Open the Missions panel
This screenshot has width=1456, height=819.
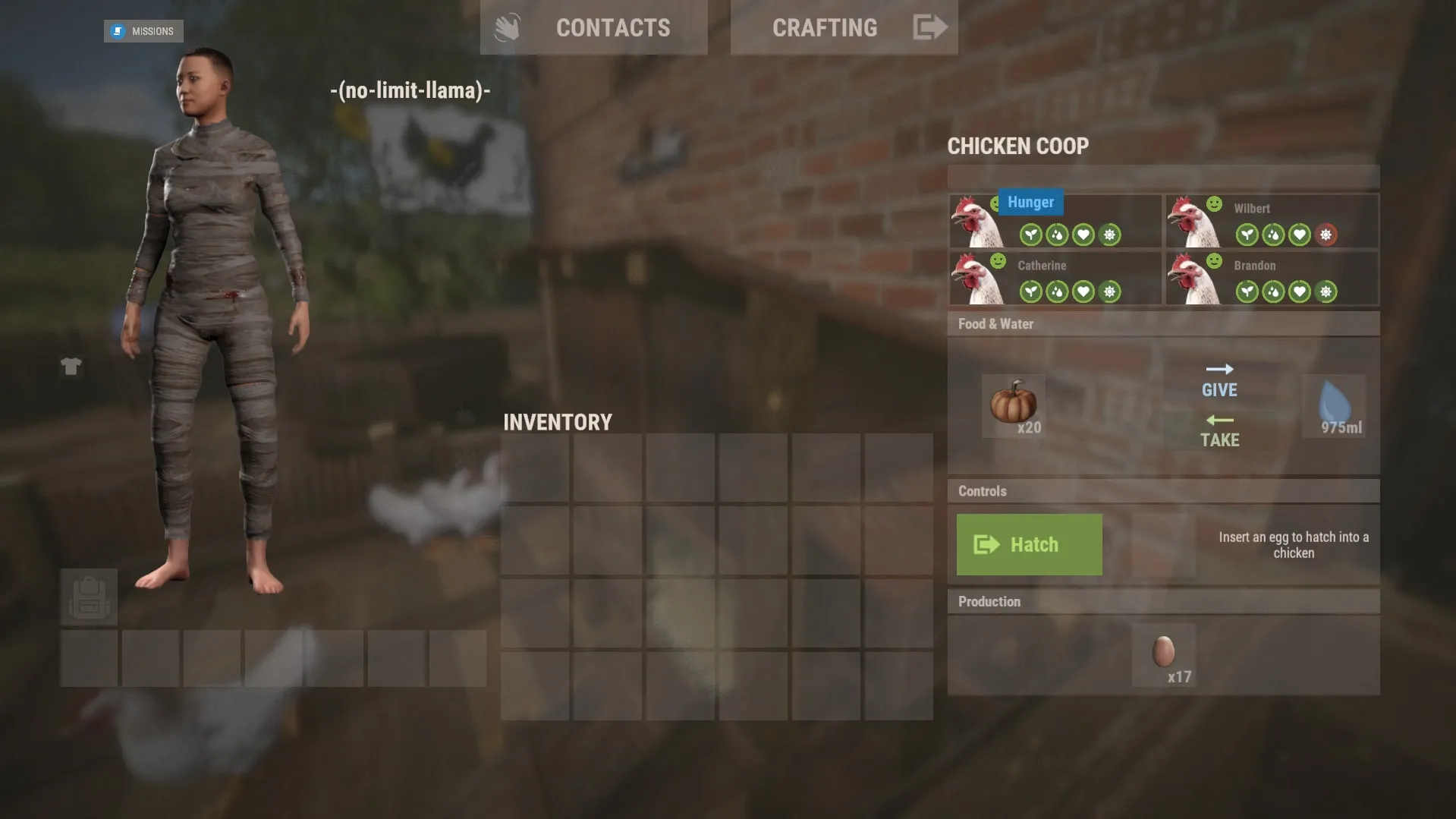(x=143, y=31)
